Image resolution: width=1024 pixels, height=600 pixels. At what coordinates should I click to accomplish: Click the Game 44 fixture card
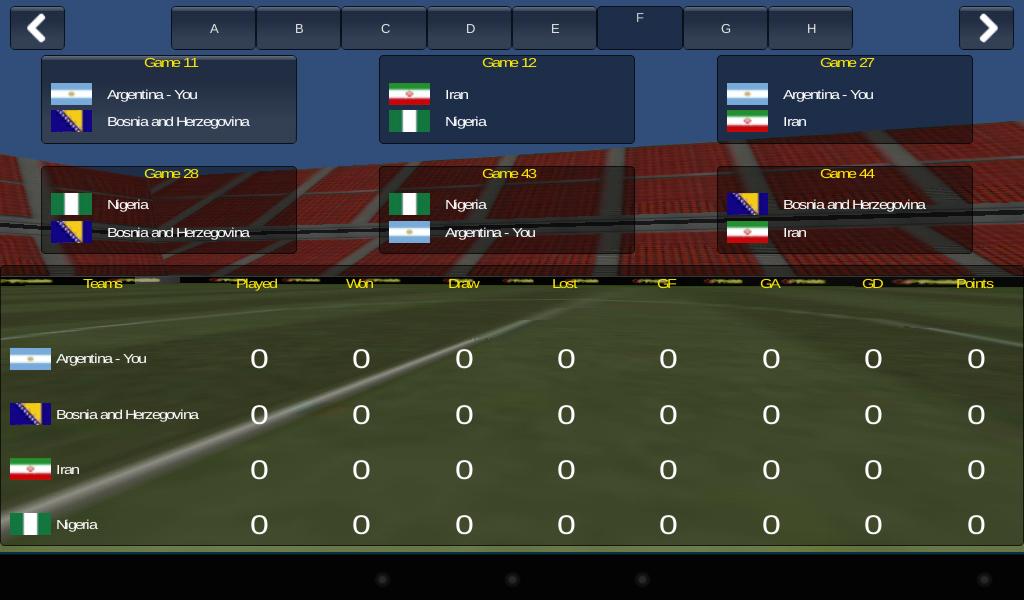click(x=845, y=210)
